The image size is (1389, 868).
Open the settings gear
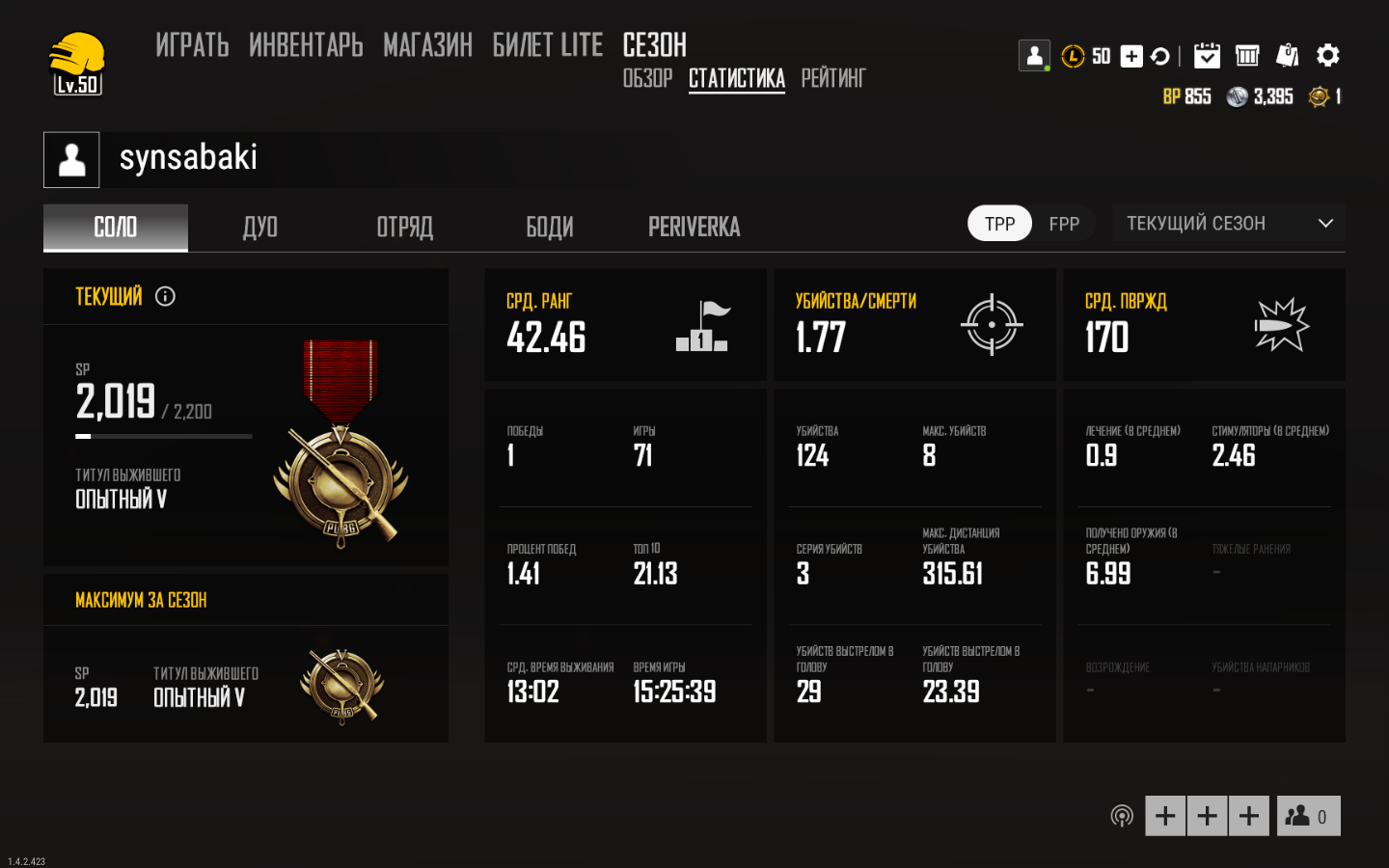coord(1329,55)
